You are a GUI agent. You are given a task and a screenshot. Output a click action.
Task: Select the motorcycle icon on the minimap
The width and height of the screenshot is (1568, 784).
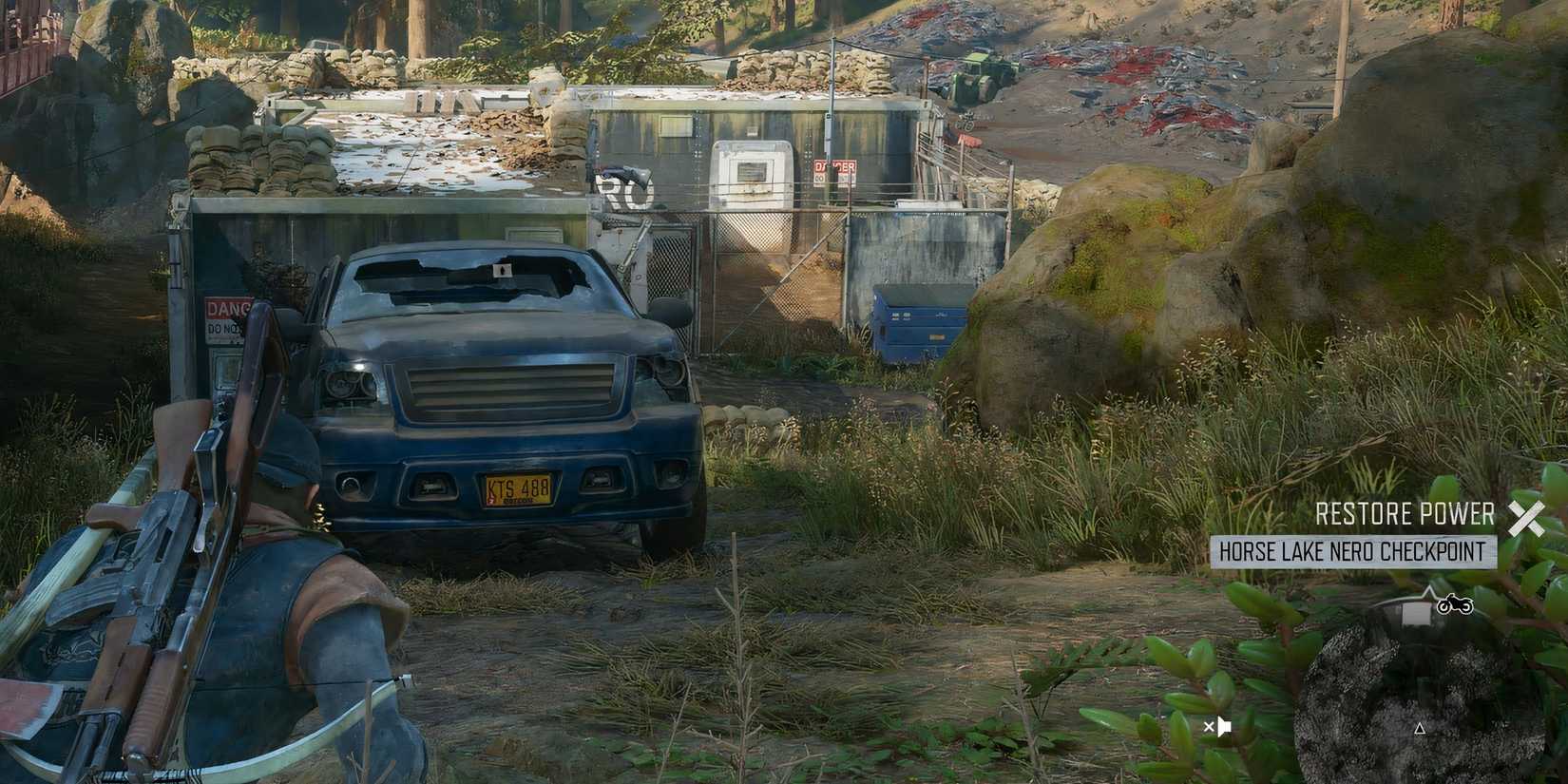point(1454,605)
